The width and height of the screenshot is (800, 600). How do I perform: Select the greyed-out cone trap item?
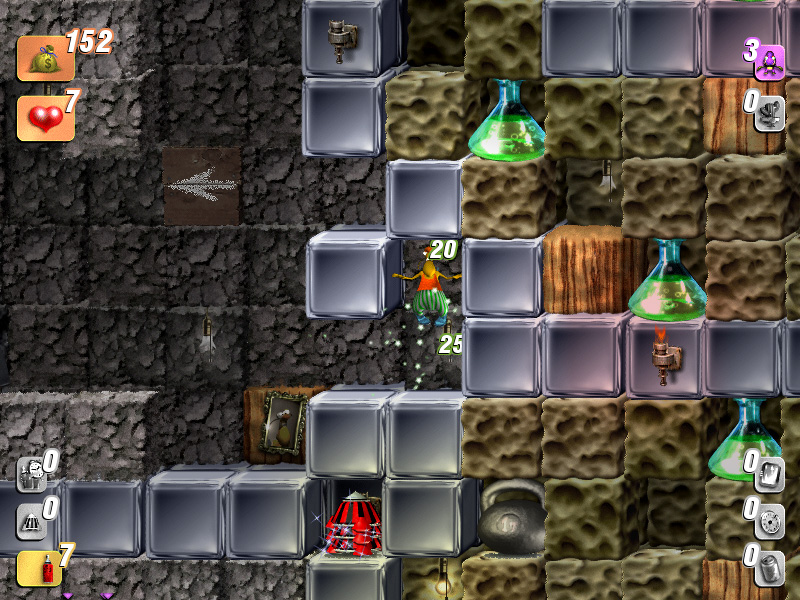(32, 521)
